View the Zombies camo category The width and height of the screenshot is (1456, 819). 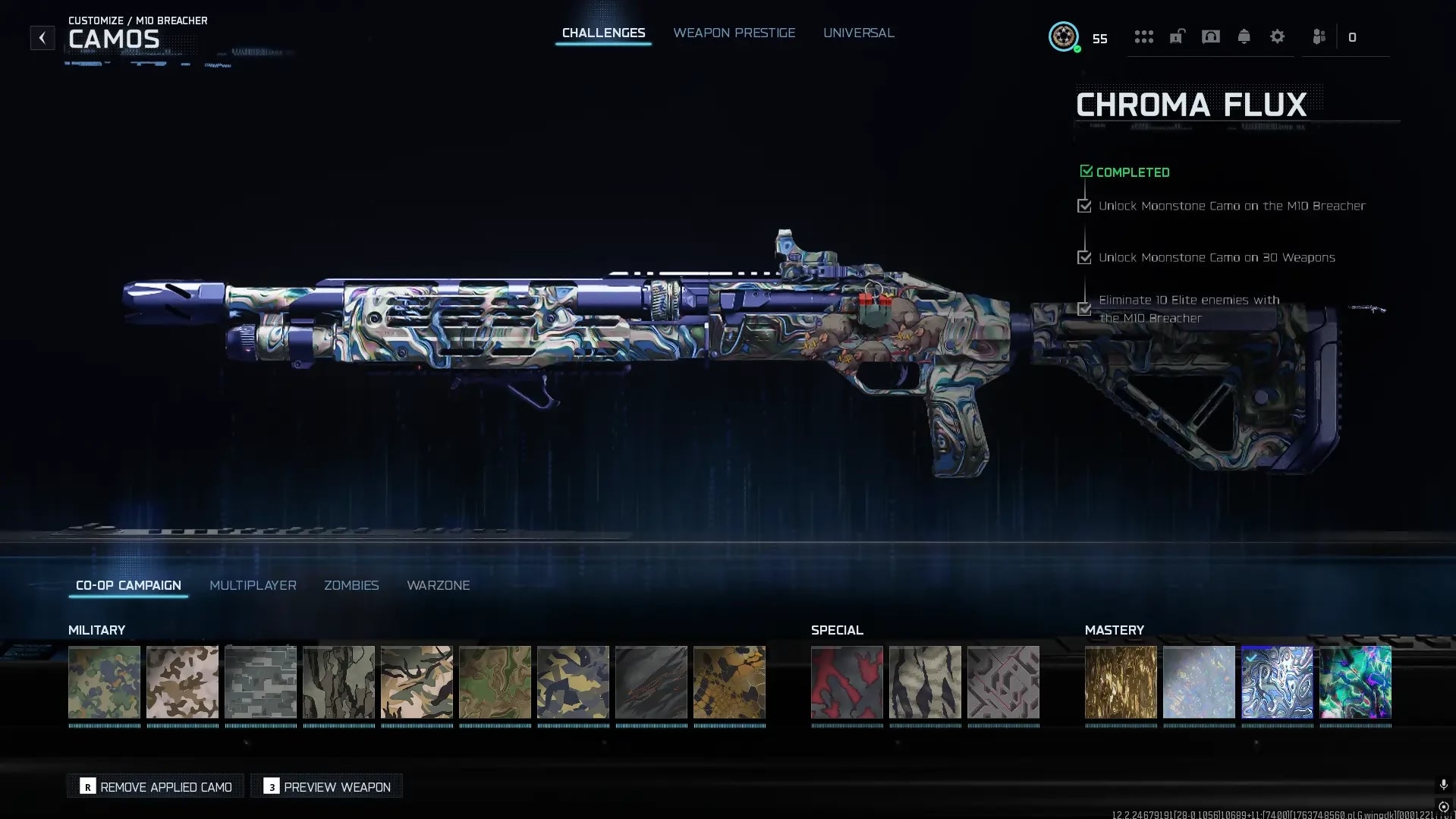point(351,585)
